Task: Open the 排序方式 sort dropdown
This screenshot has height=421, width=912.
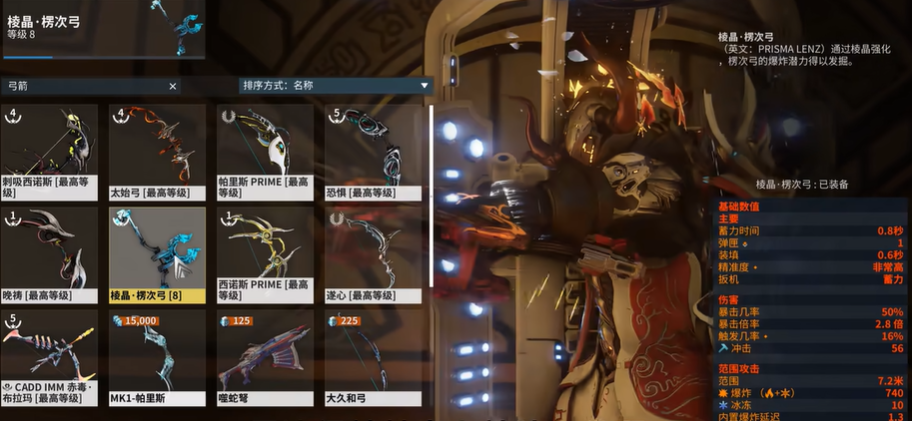Action: (334, 86)
